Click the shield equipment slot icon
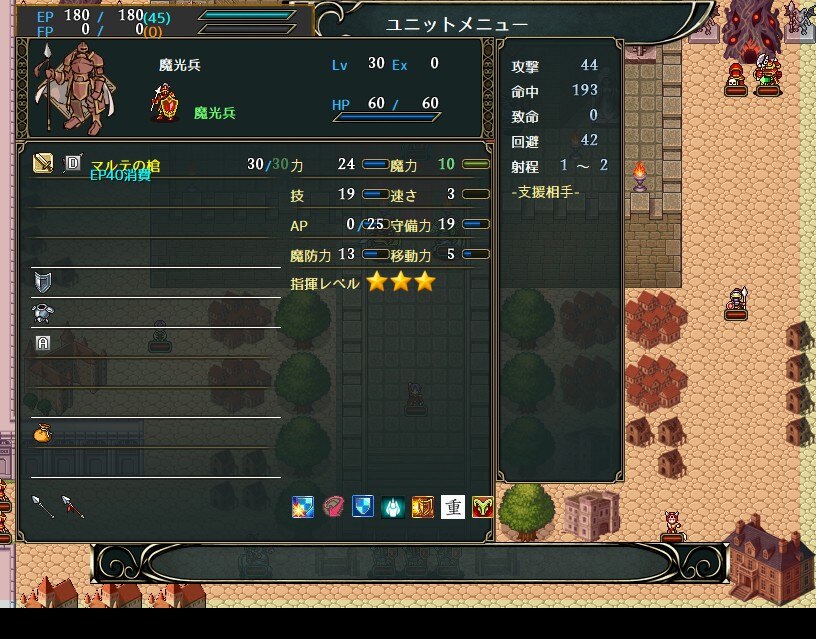Viewport: 816px width, 639px height. click(x=42, y=281)
